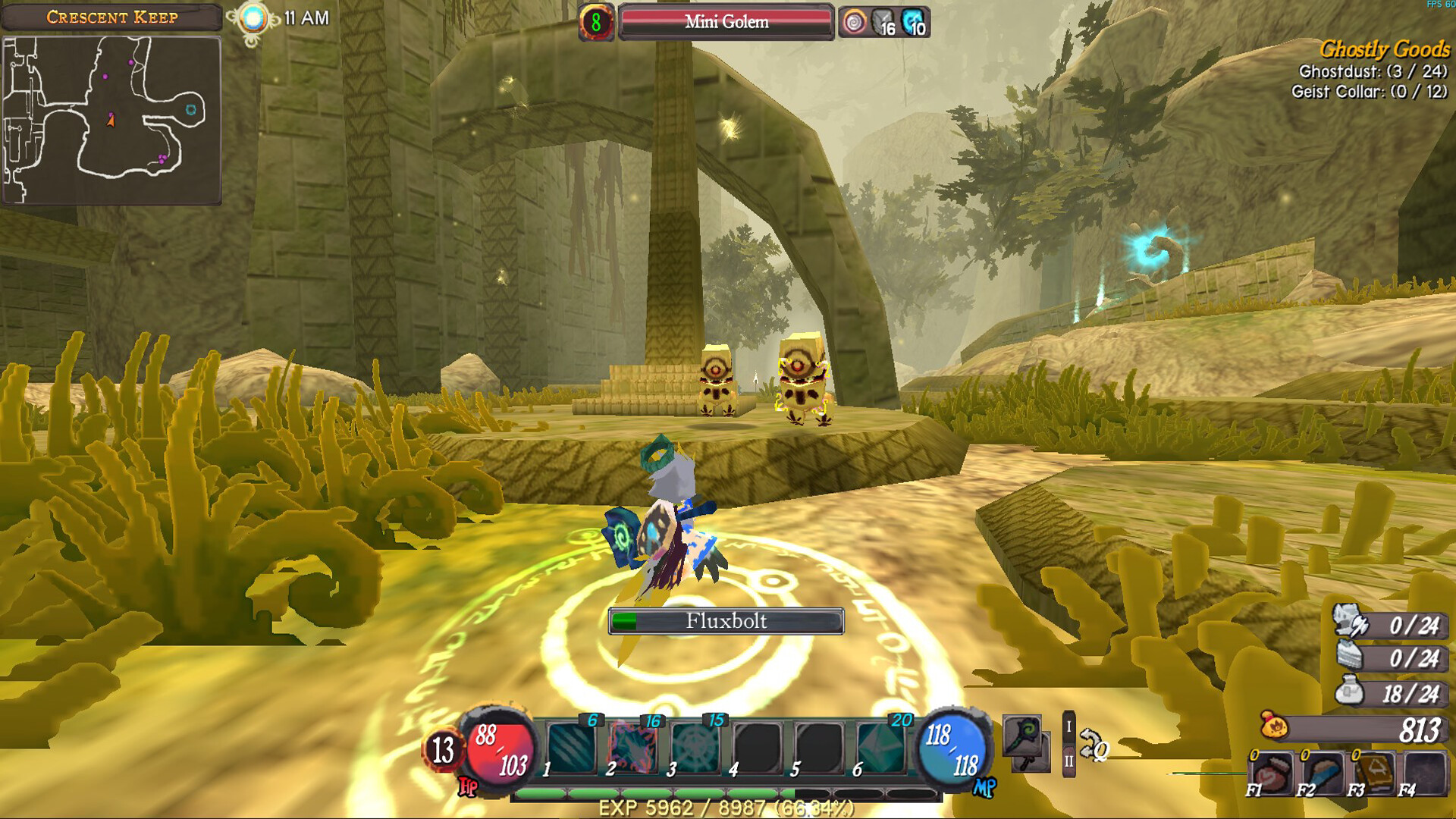The height and width of the screenshot is (819, 1456).
Task: Click the gold coin bag currency icon
Action: [1276, 726]
